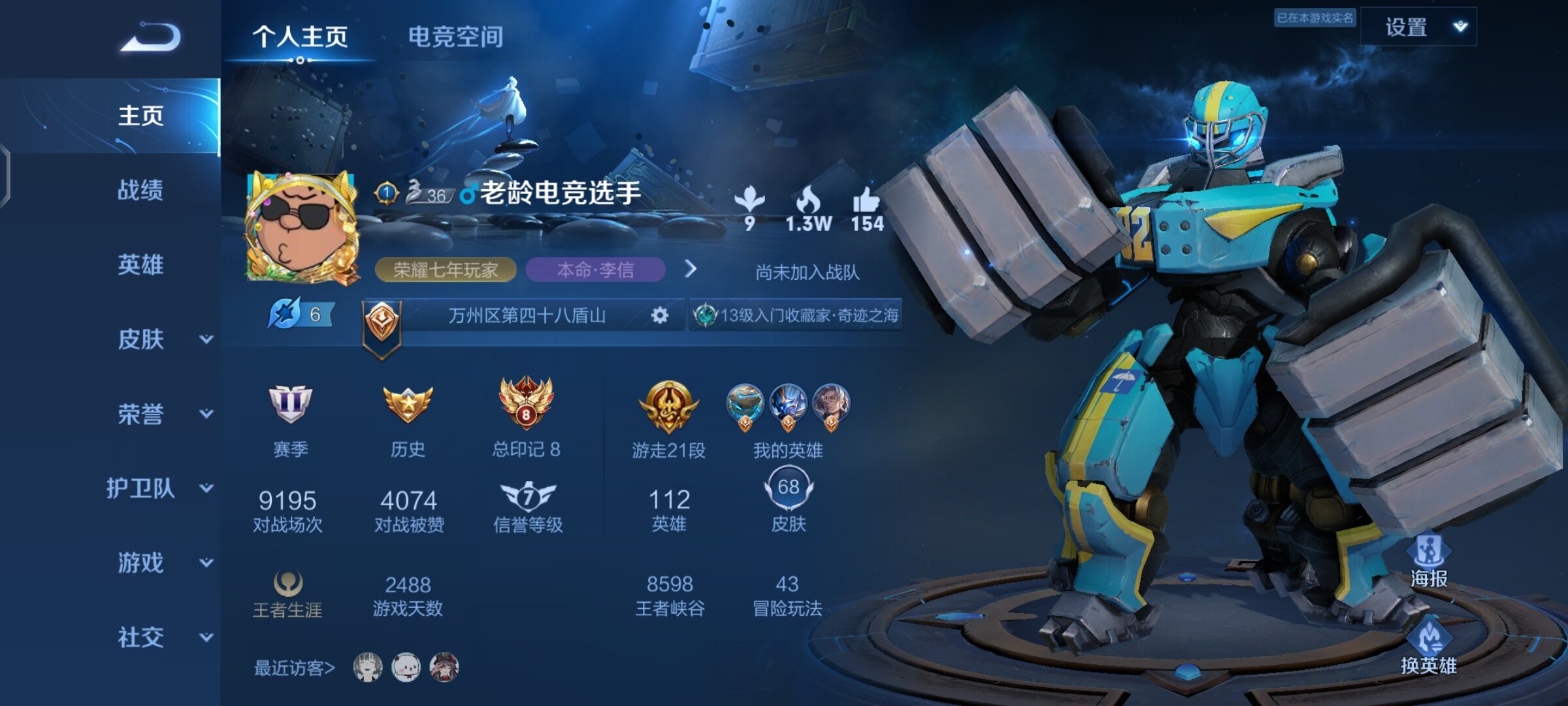1568x706 pixels.
Task: Expand the 皮肤 sidebar section
Action: click(163, 339)
